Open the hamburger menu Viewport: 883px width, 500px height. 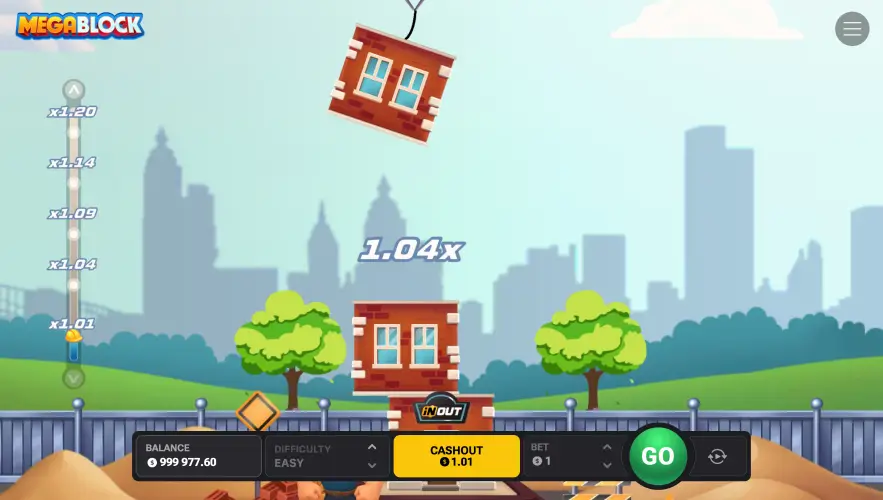tap(852, 29)
